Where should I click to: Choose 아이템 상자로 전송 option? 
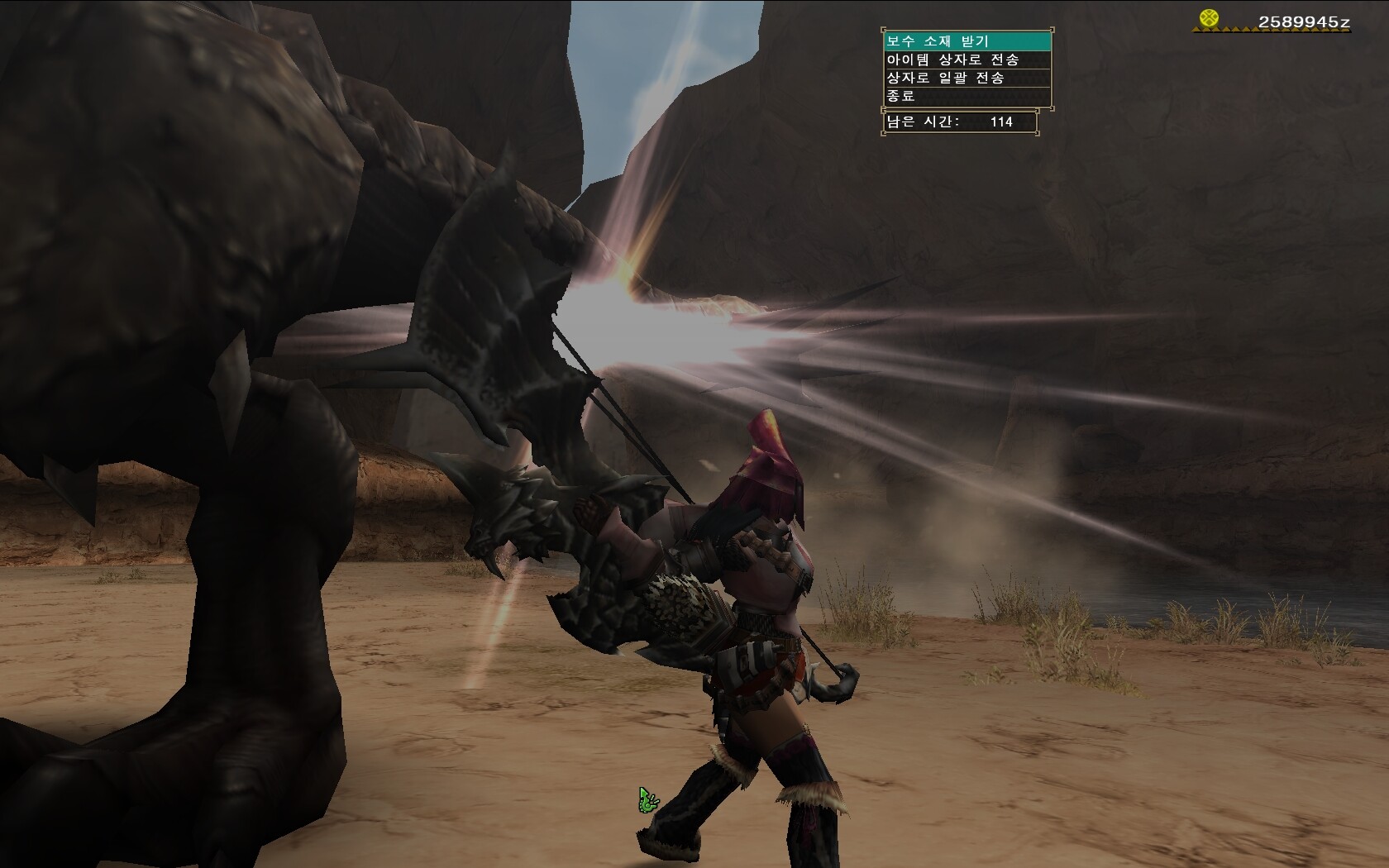tap(967, 60)
